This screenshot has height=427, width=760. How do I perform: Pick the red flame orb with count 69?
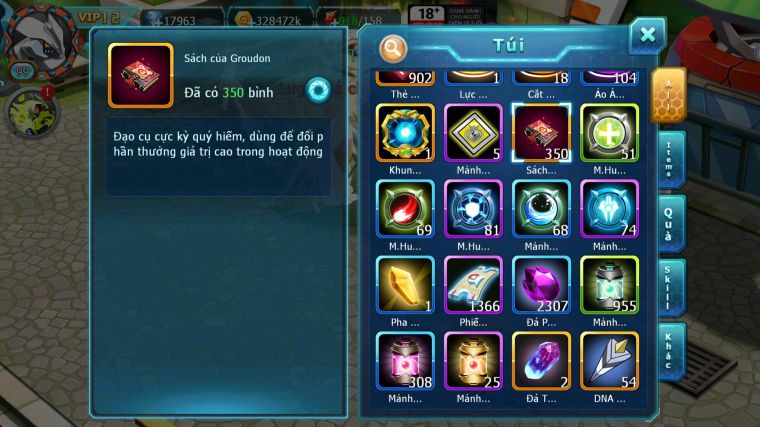coord(405,208)
